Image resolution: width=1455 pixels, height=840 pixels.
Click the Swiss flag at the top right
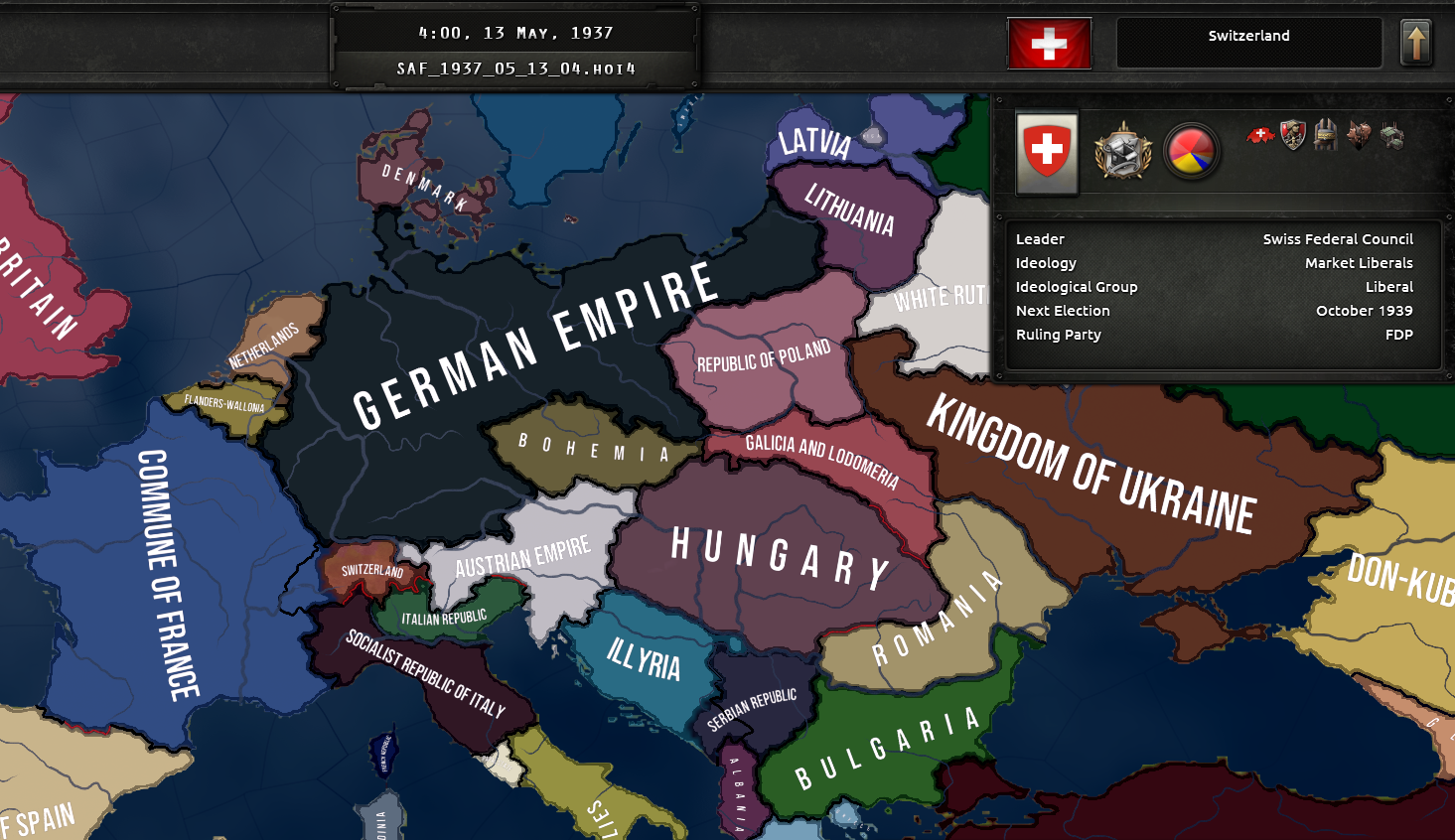pyautogui.click(x=1050, y=43)
